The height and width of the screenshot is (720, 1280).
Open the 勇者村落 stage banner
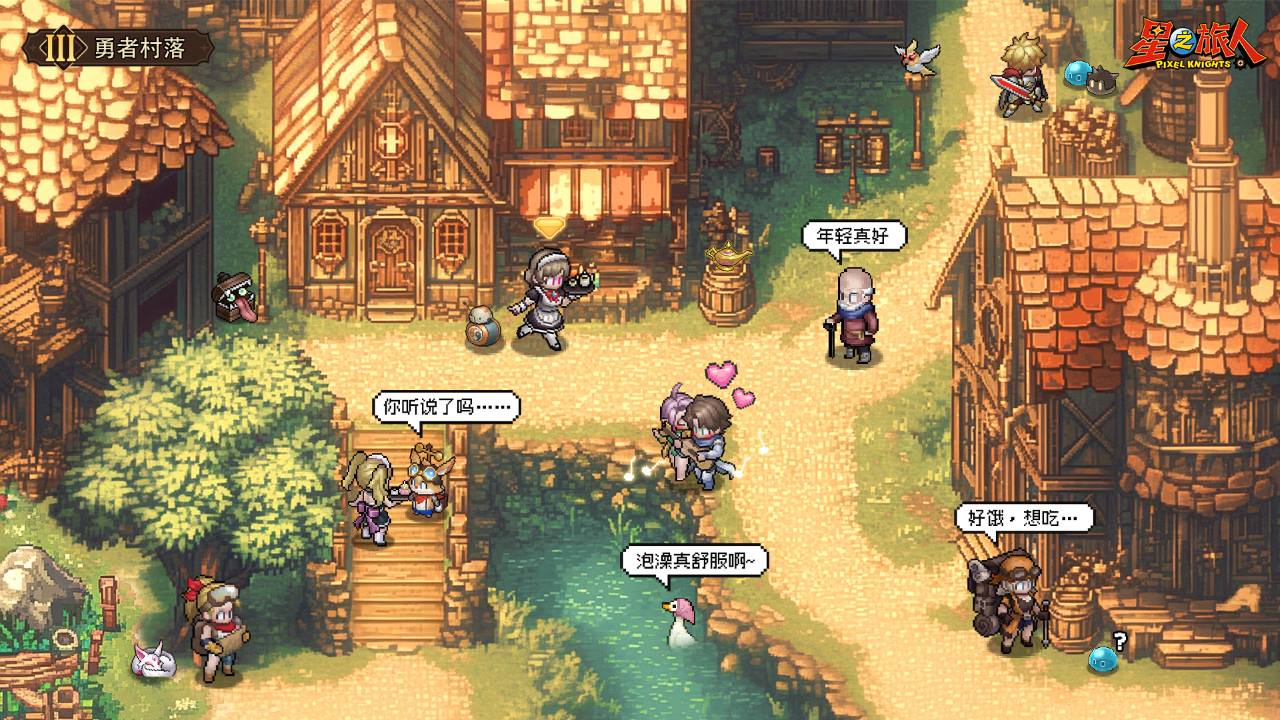[120, 48]
